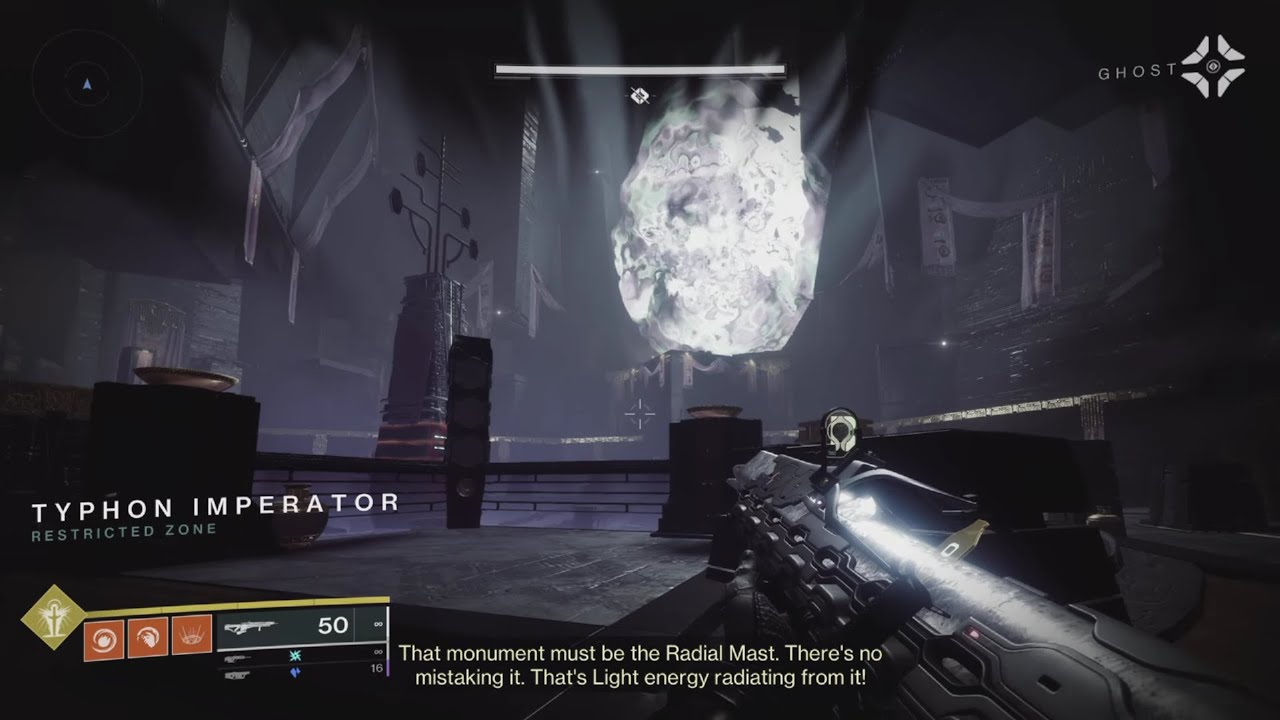Trigger the glowing rift class ability
Viewport: 1280px width, 720px height.
tap(191, 636)
